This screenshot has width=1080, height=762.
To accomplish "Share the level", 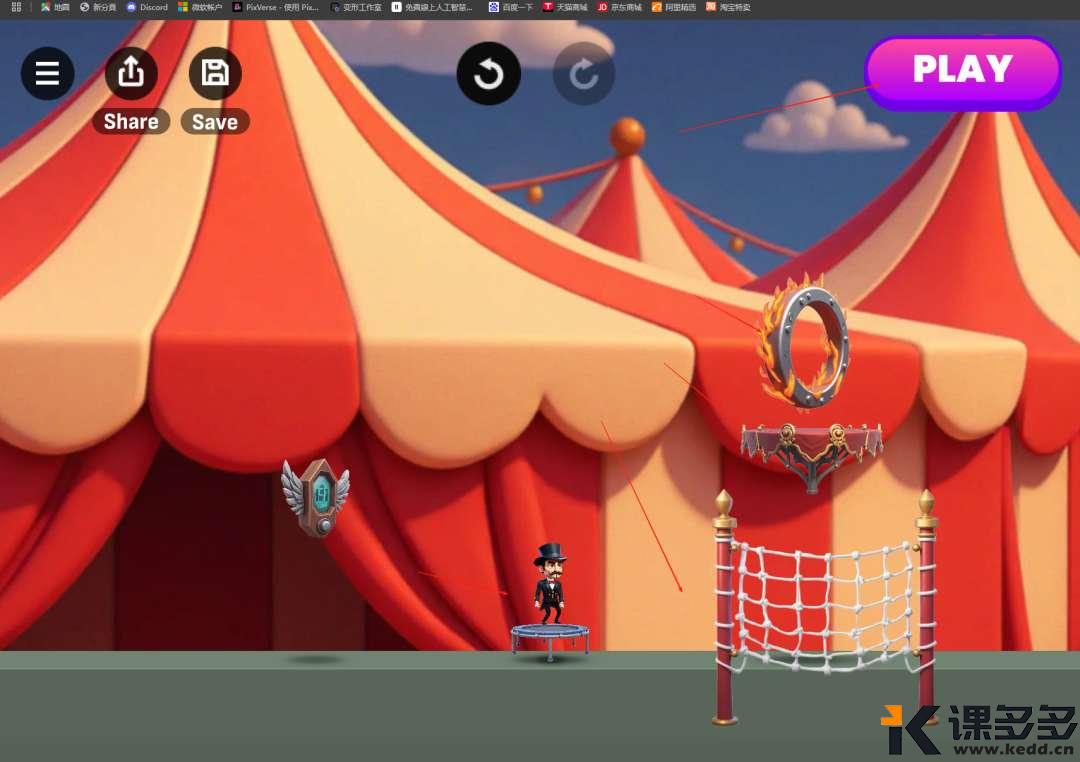I will pos(131,73).
